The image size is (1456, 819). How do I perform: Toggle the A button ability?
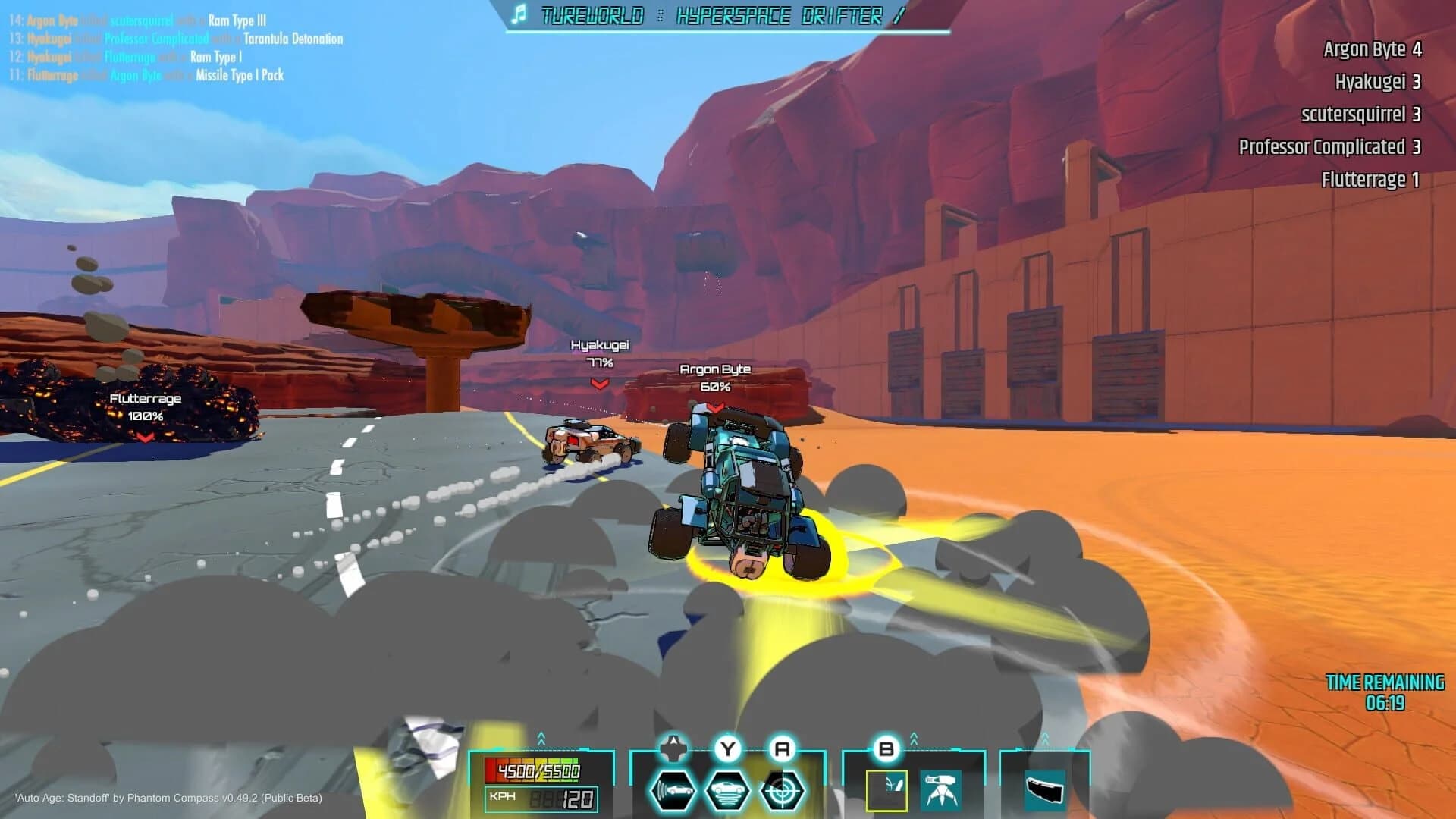(x=783, y=748)
